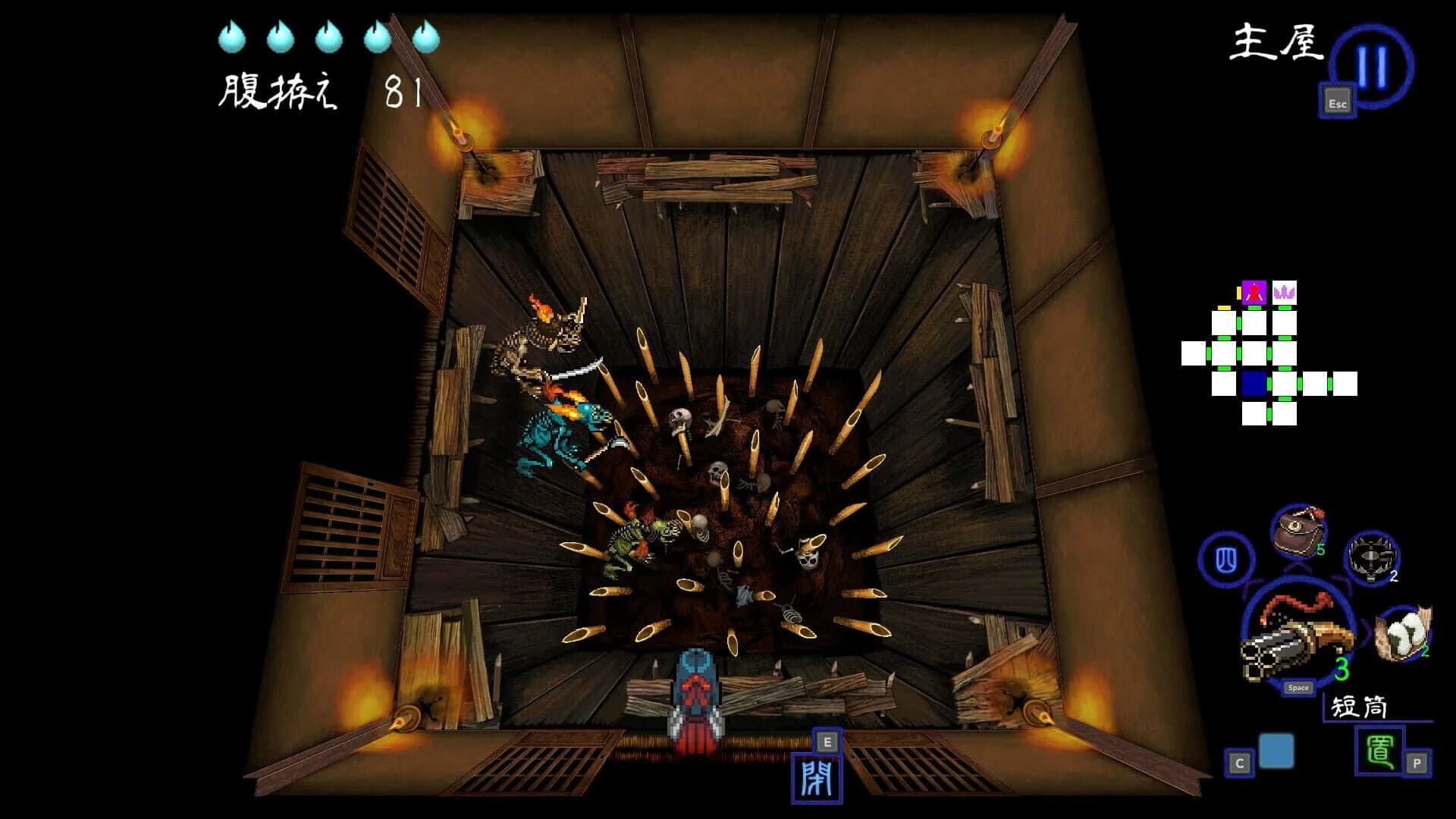The height and width of the screenshot is (819, 1456).
Task: Click the Esc key hint icon
Action: (1337, 103)
